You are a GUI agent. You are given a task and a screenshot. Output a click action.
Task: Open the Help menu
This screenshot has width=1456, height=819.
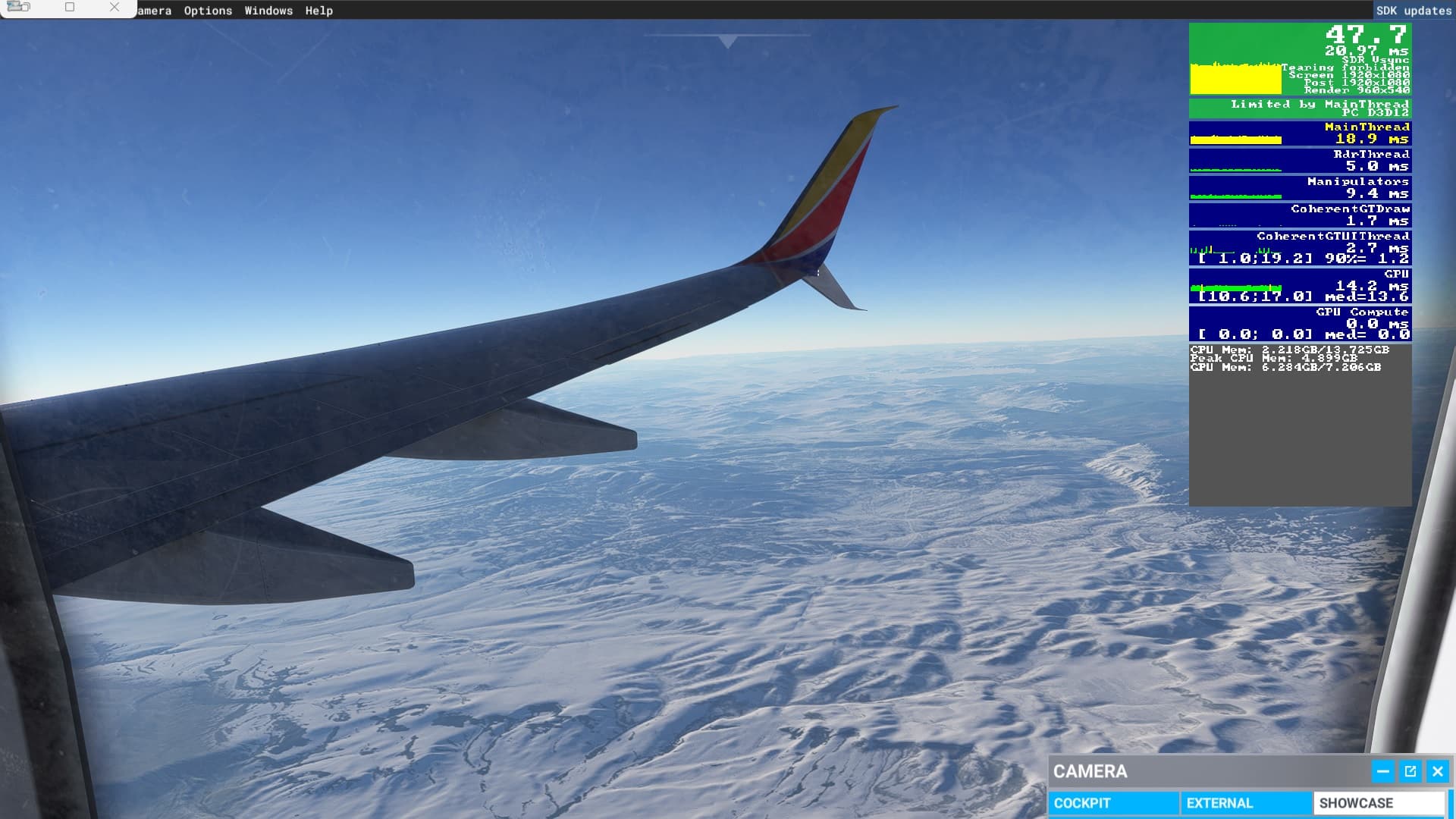[x=318, y=11]
